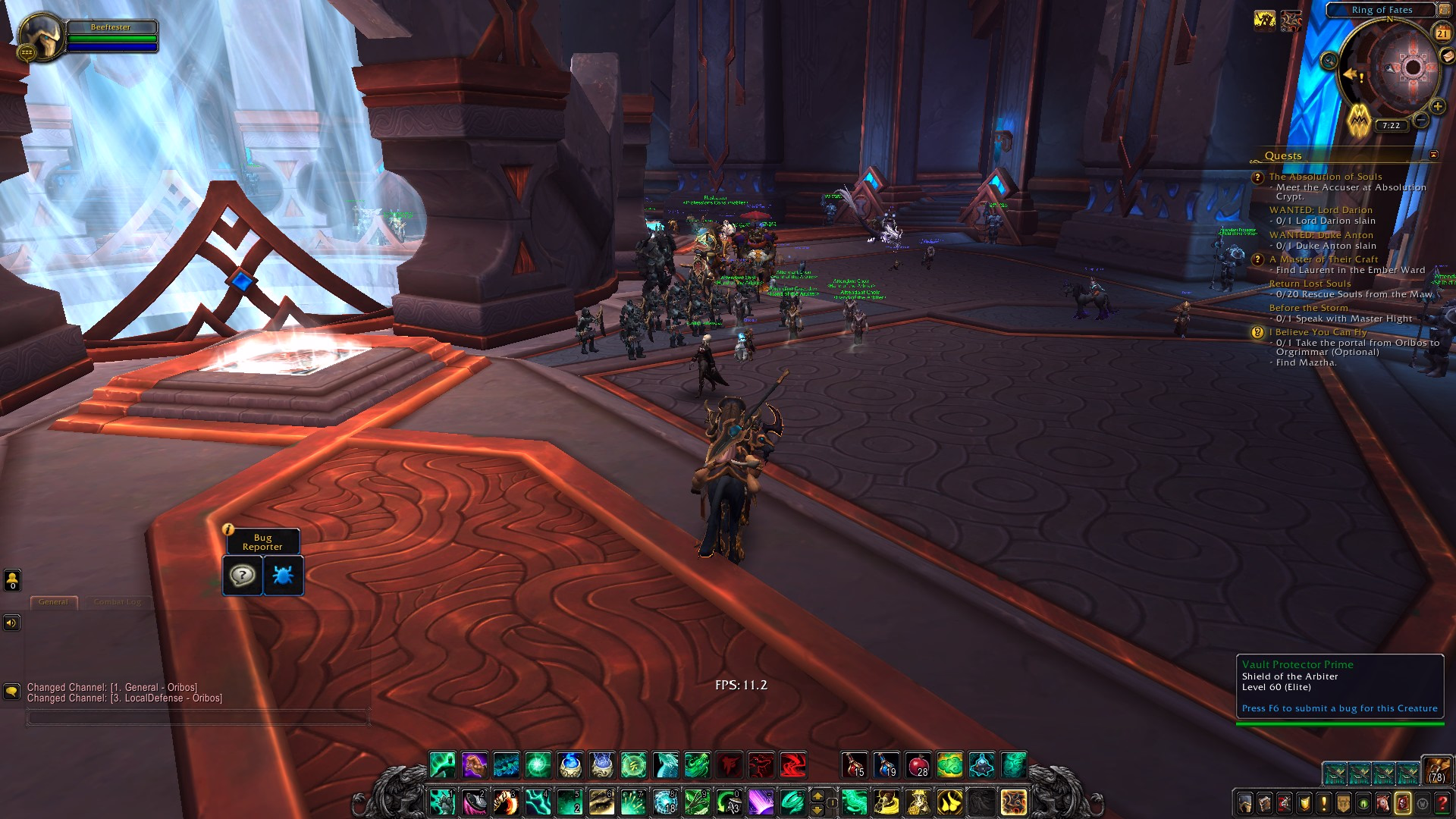The height and width of the screenshot is (819, 1456).
Task: Select the "I Believe You Can Fly" quest
Action: pyautogui.click(x=1321, y=332)
